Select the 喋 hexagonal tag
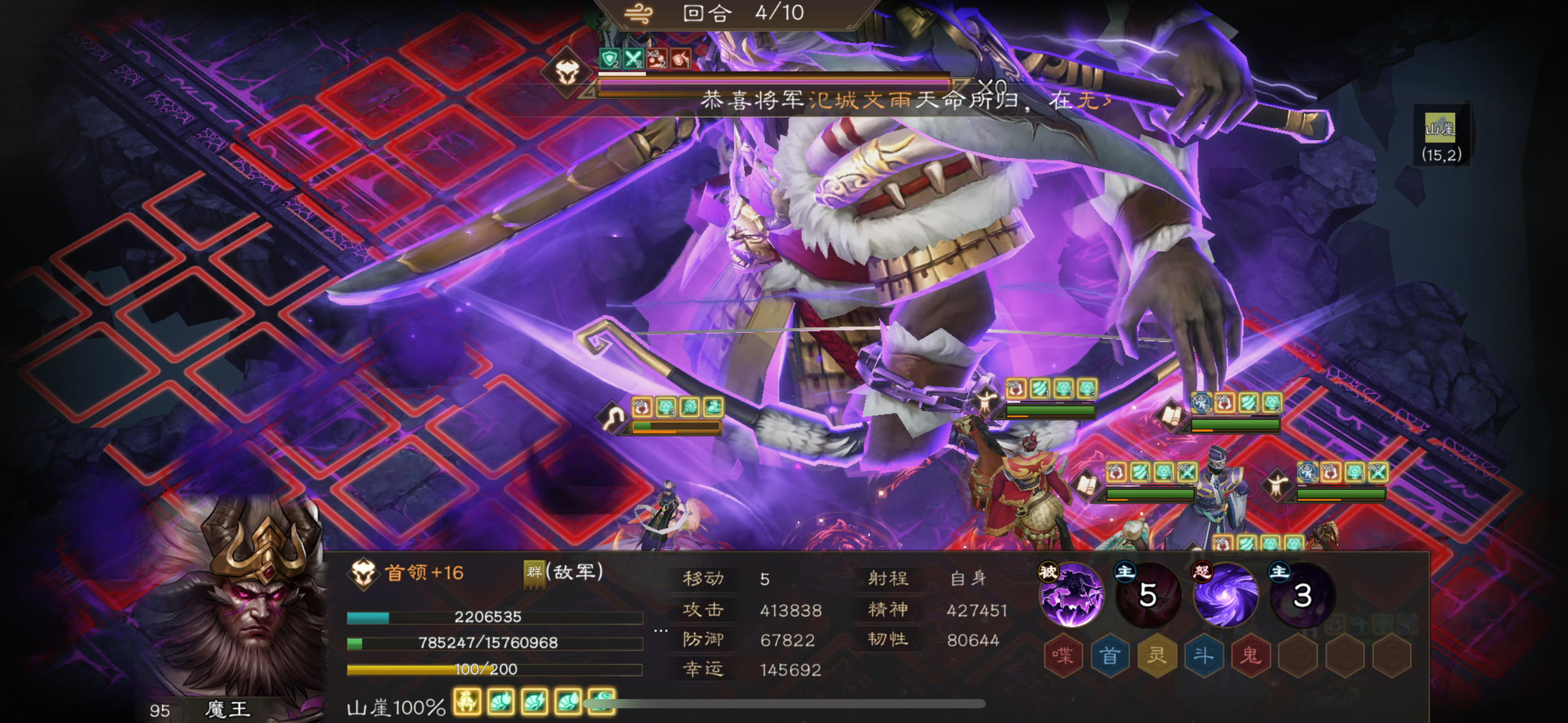 point(1064,654)
